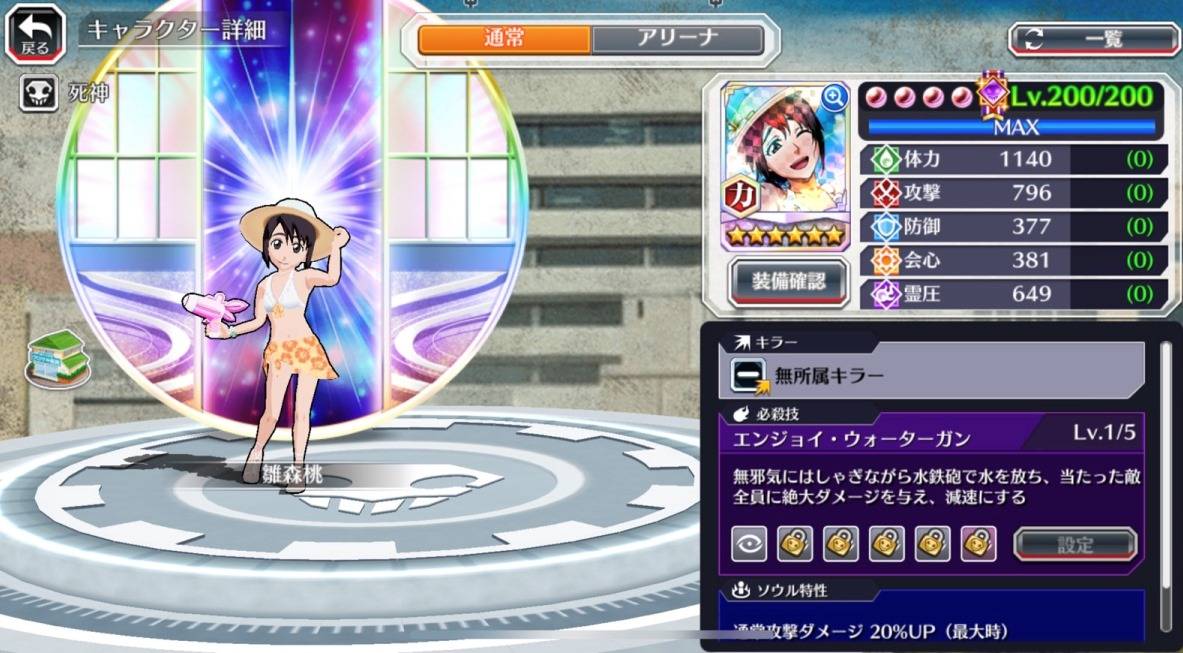1183x653 pixels.
Task: Open the green building icon
Action: pos(58,357)
